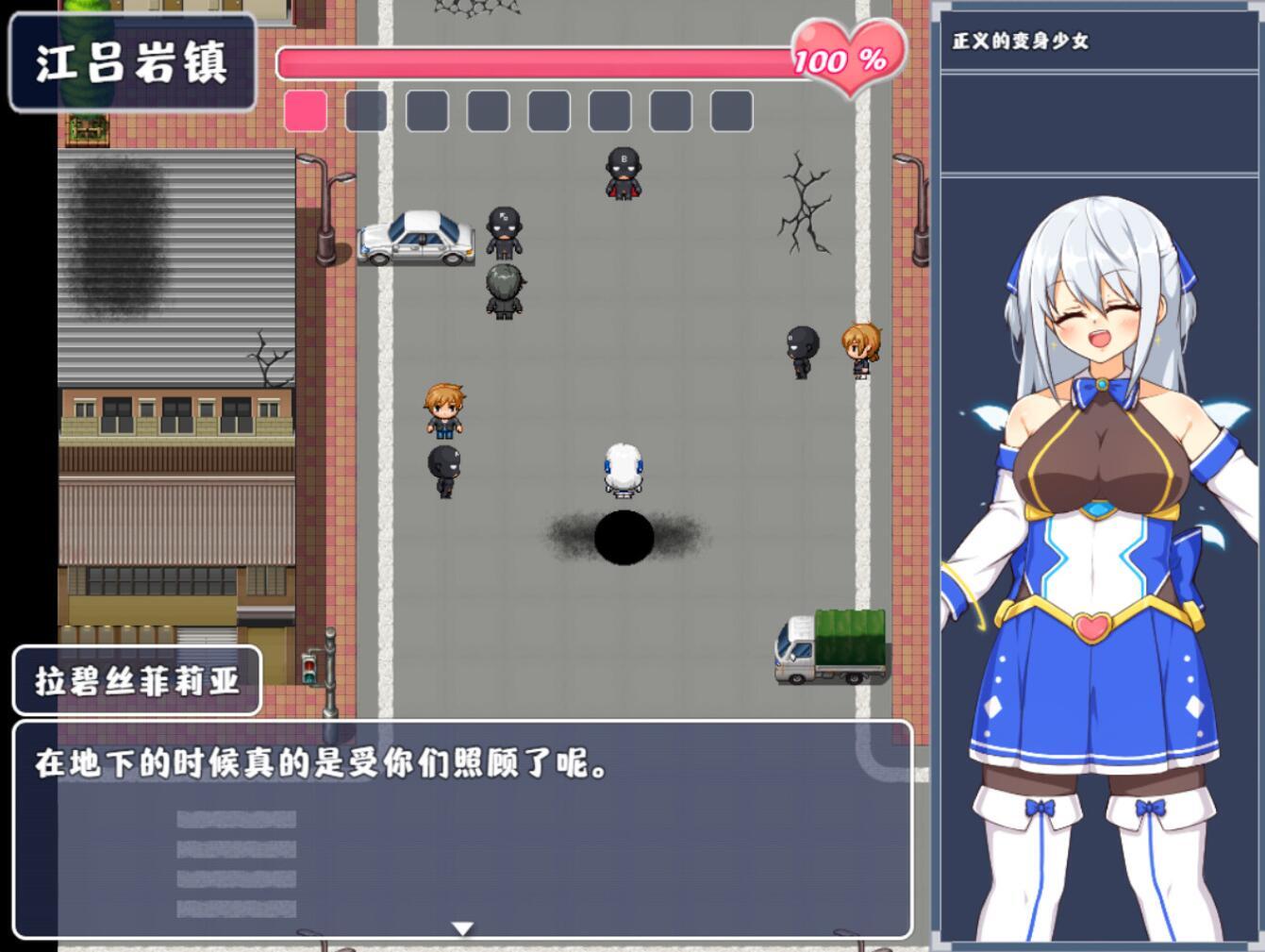Image resolution: width=1265 pixels, height=952 pixels.
Task: Toggle the first pink skill slot
Action: (x=305, y=111)
